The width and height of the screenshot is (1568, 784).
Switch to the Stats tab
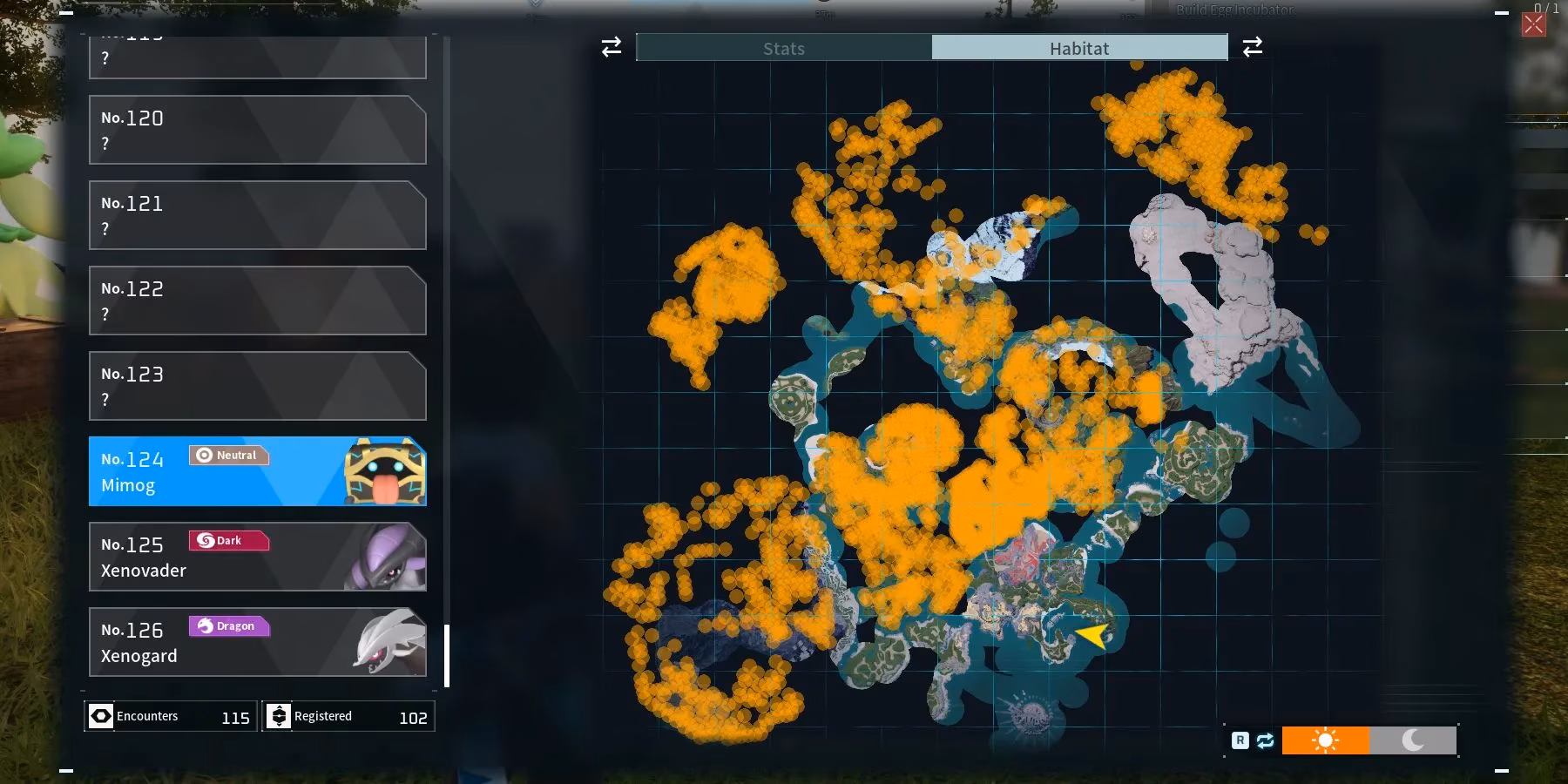tap(783, 48)
